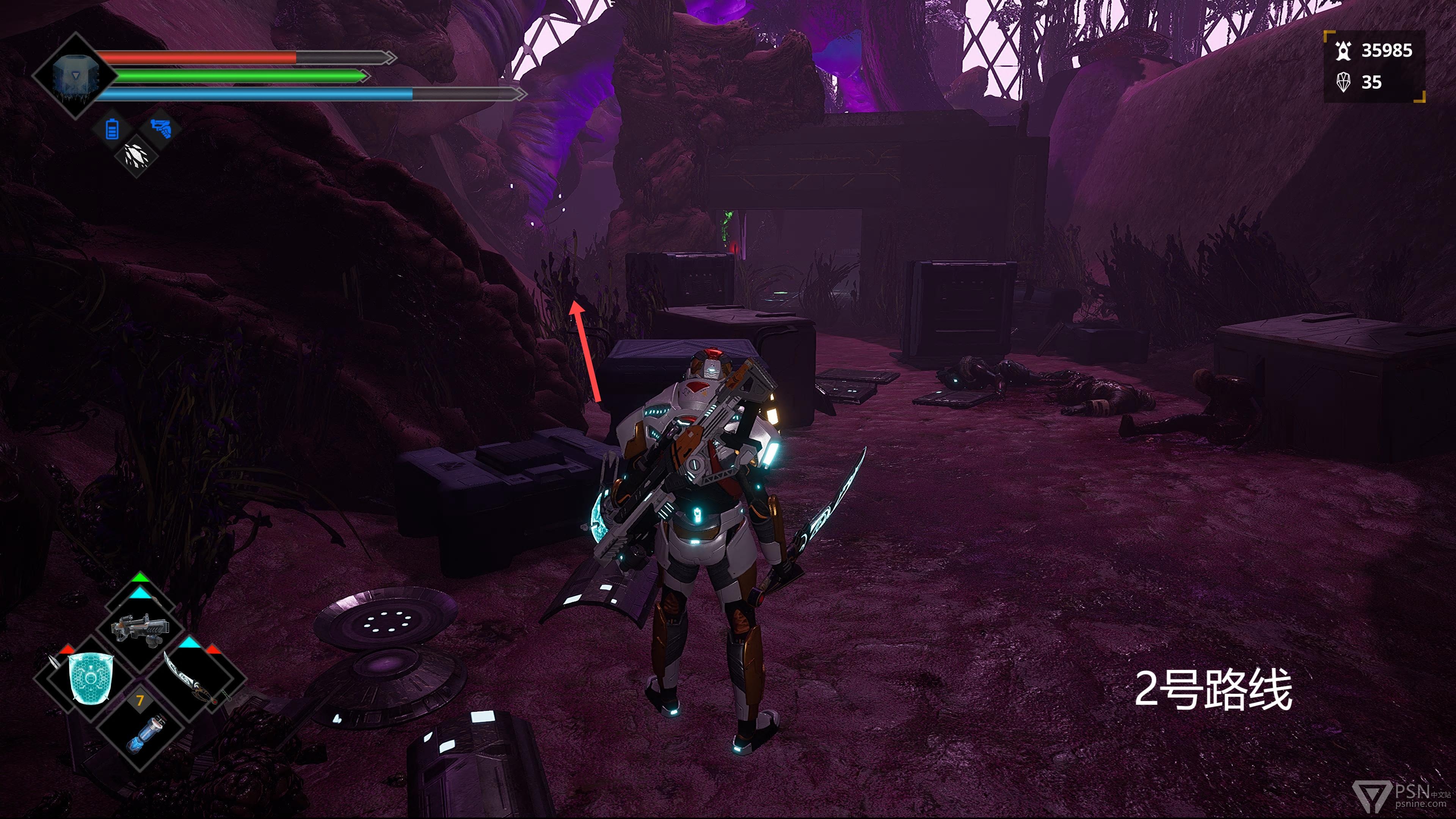Screen dimensions: 1456x819
Task: Choose the cyan energy shield slot
Action: 90,677
